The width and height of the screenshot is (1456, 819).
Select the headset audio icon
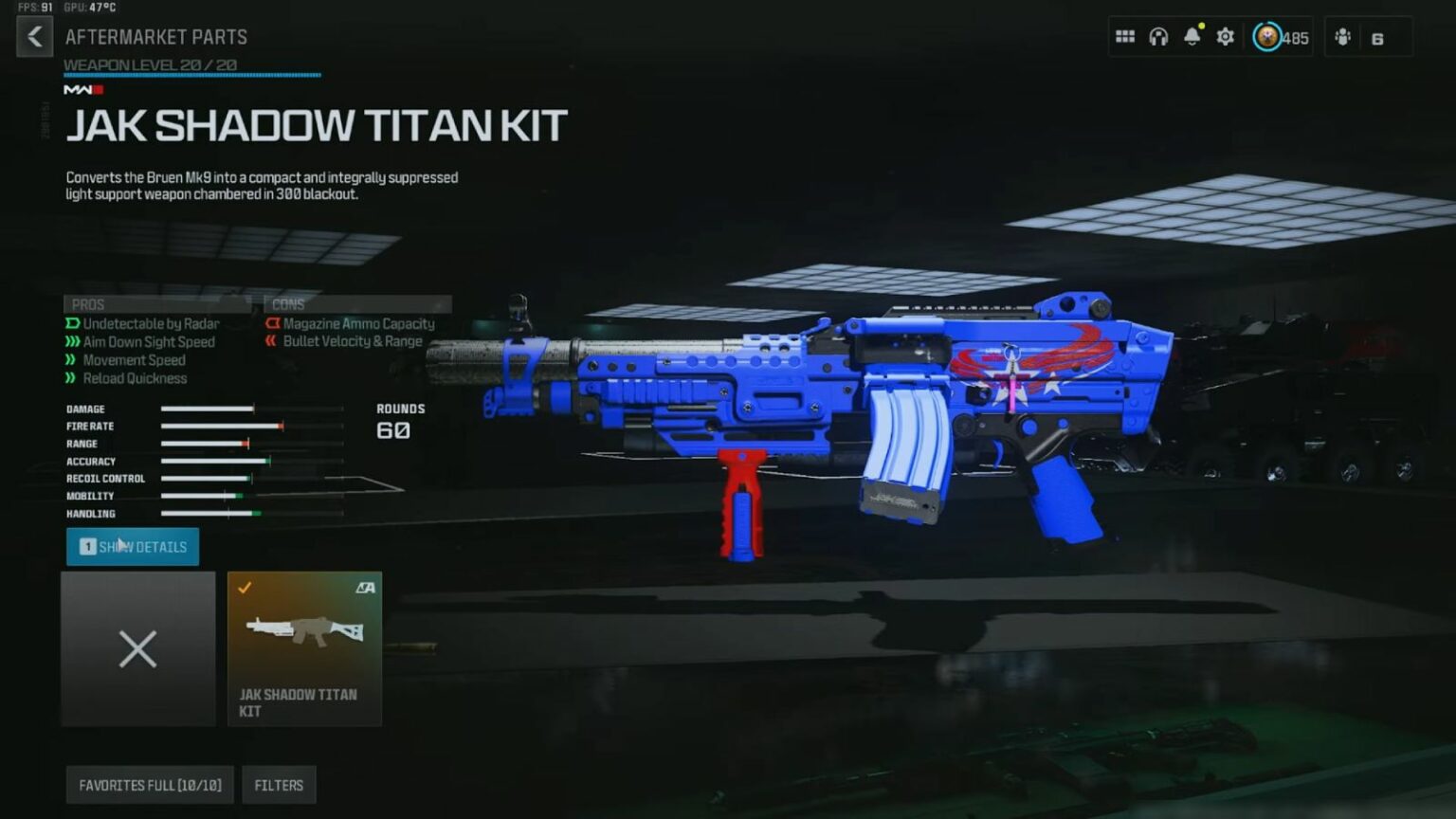coord(1158,36)
